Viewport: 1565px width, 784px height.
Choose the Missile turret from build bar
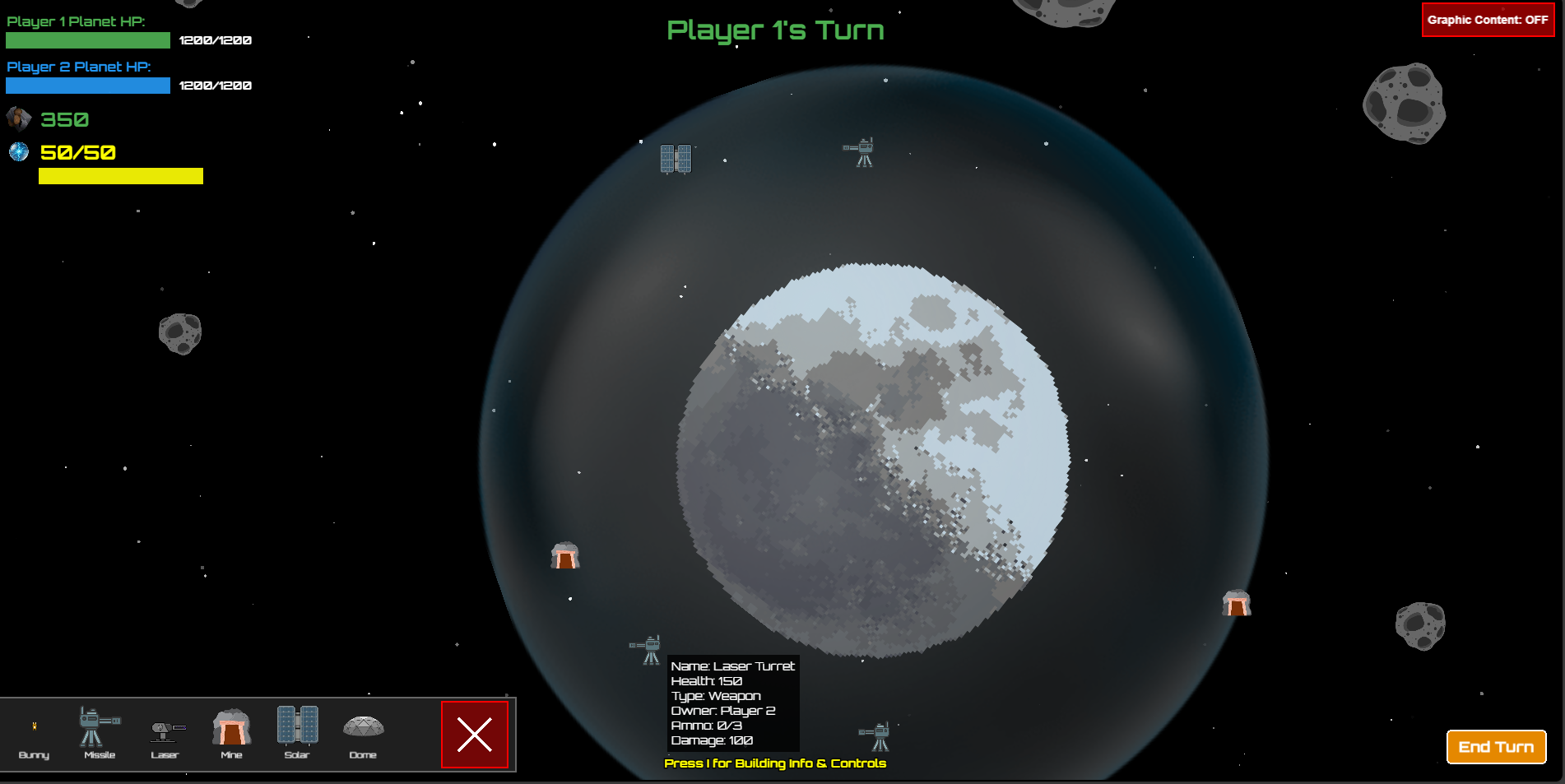(100, 731)
